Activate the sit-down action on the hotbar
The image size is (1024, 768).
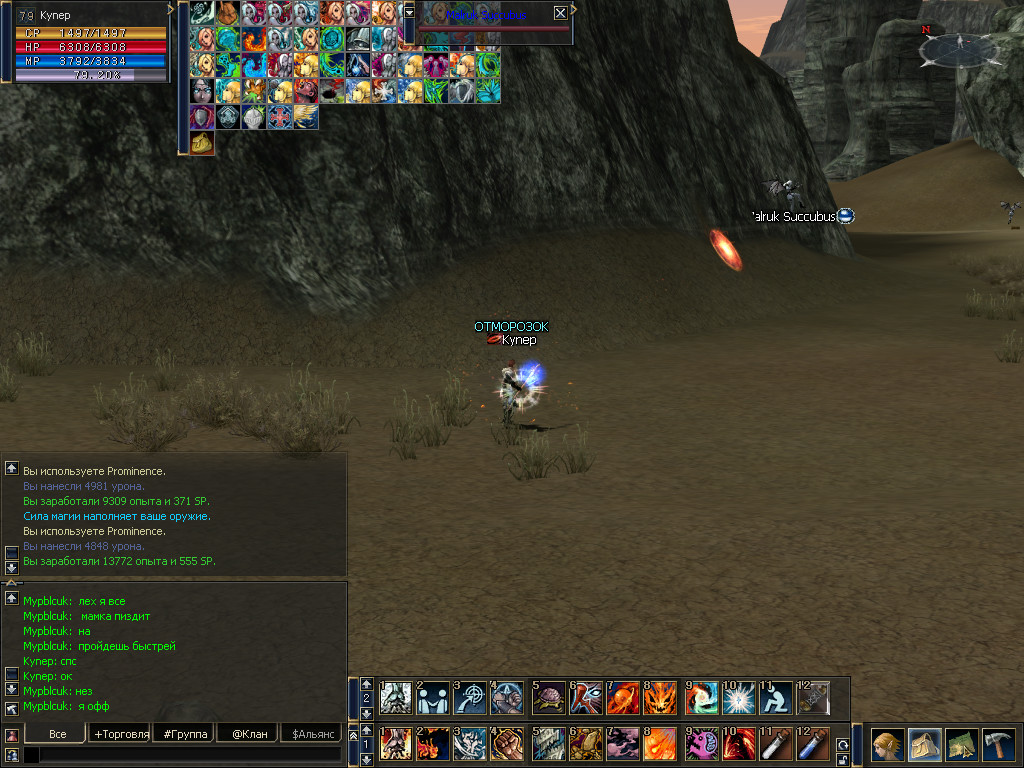tap(775, 697)
